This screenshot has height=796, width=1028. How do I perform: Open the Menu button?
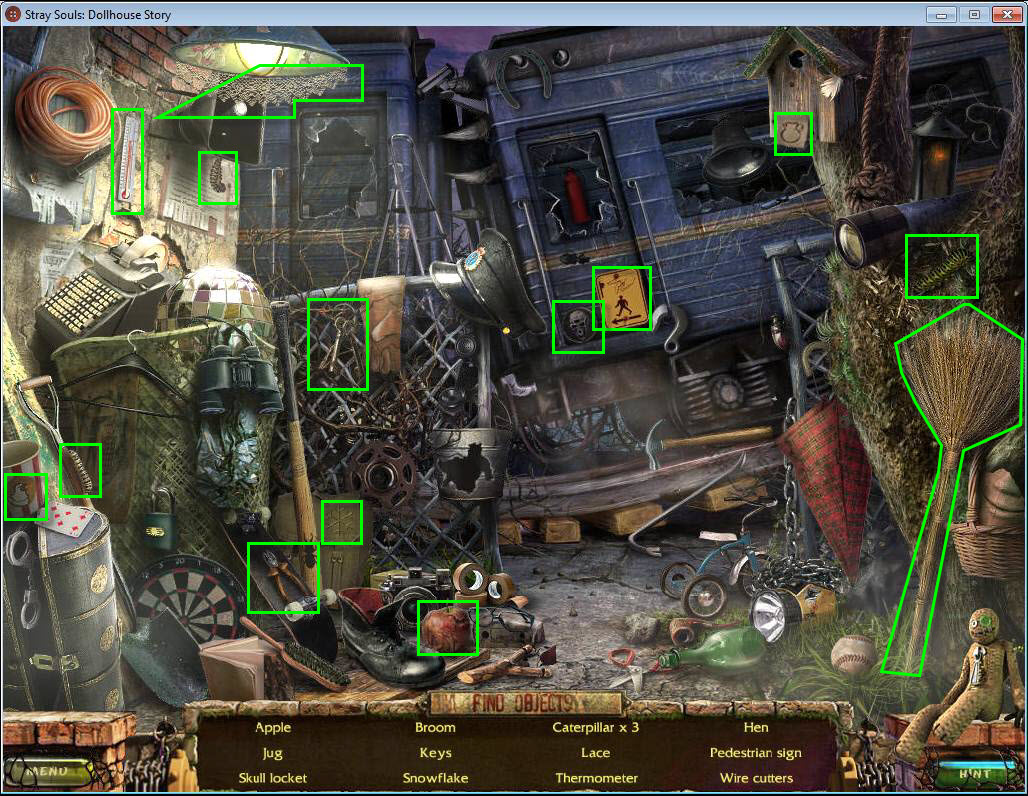[50, 771]
